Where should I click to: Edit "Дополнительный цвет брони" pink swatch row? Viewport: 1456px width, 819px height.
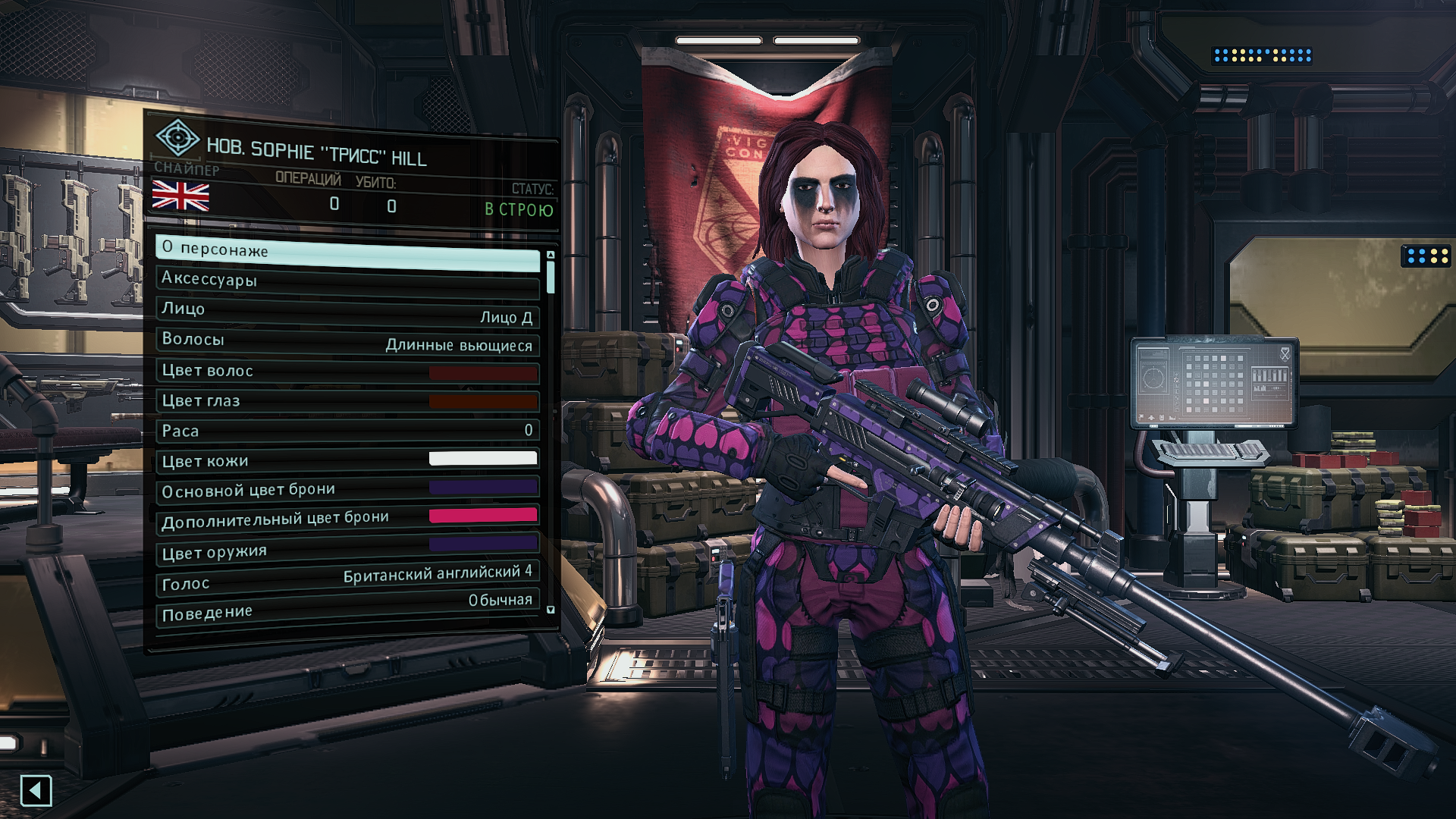[347, 519]
